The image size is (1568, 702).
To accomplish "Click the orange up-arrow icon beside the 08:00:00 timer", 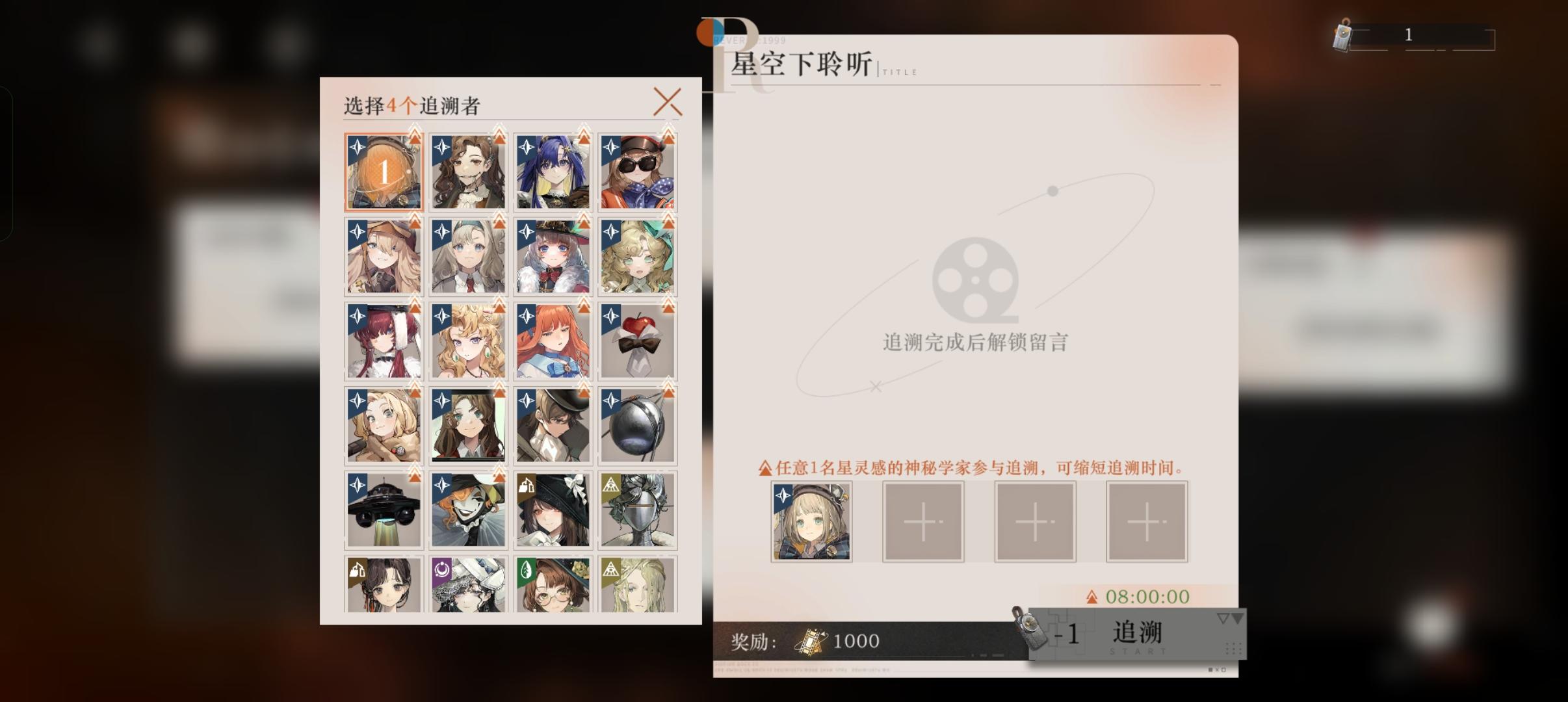I will (x=1092, y=597).
